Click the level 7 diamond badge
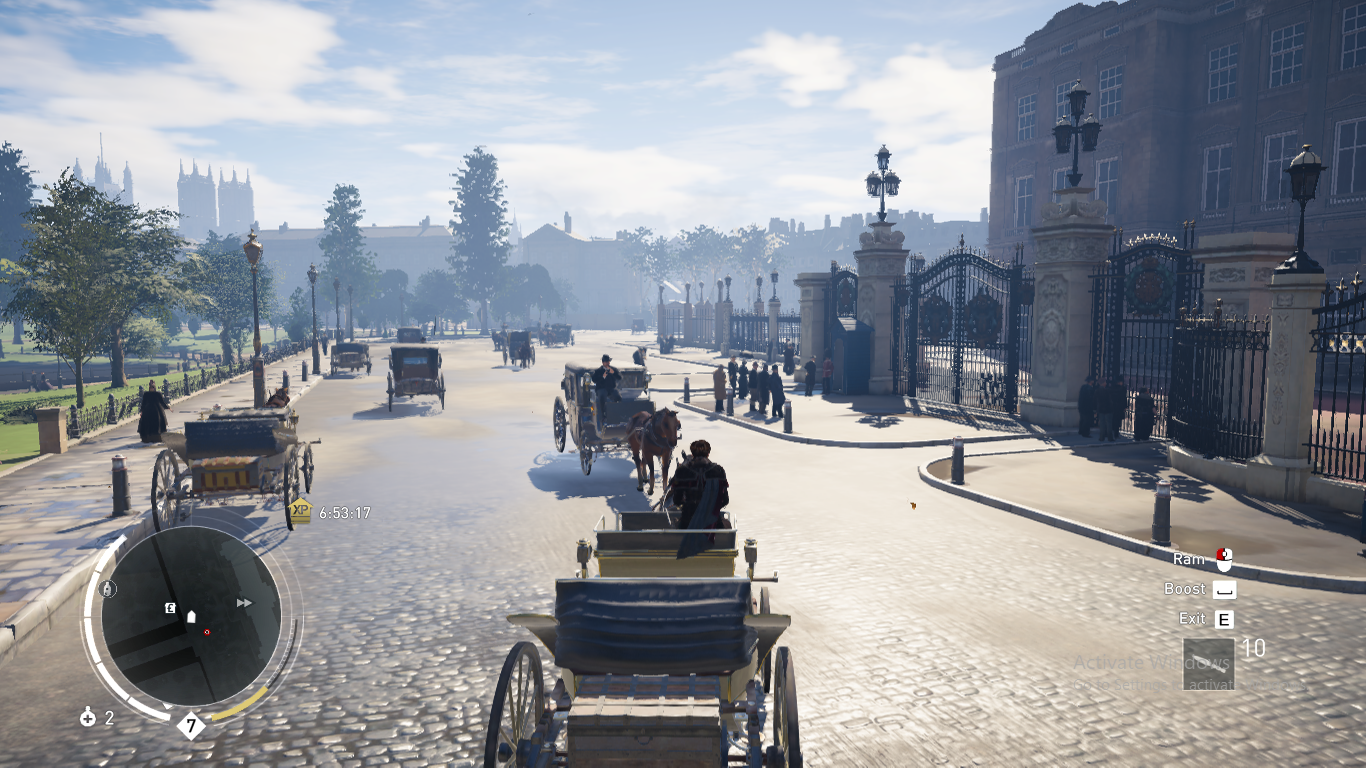Viewport: 1366px width, 768px height. pyautogui.click(x=190, y=725)
